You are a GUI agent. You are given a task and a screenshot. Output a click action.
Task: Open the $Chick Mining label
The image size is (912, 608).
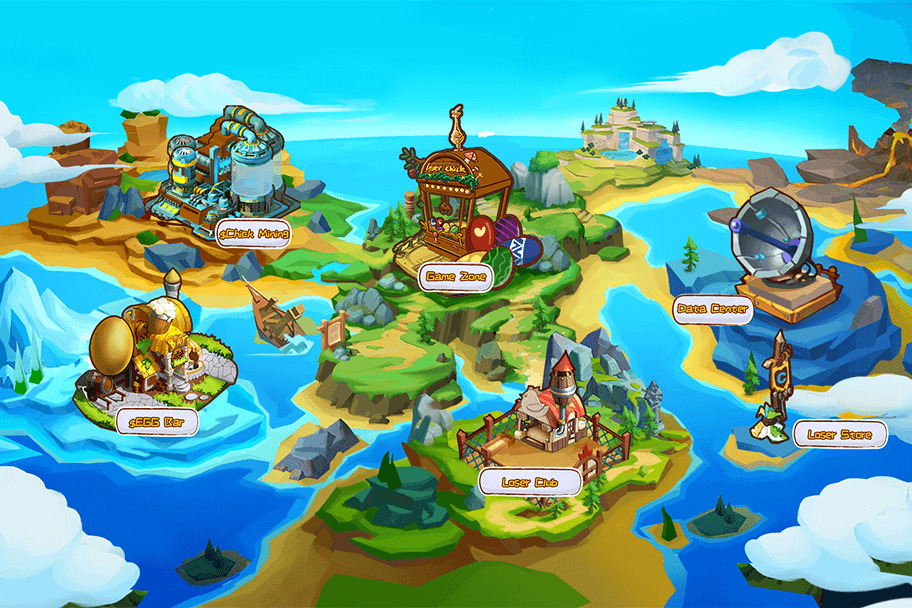254,234
